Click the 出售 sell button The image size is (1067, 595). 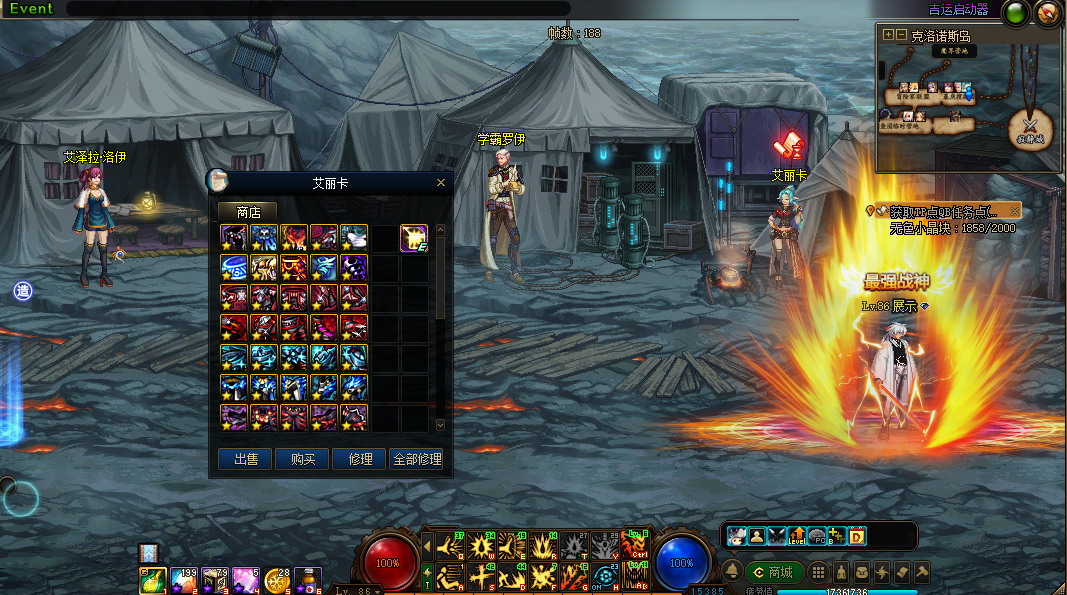click(x=245, y=459)
